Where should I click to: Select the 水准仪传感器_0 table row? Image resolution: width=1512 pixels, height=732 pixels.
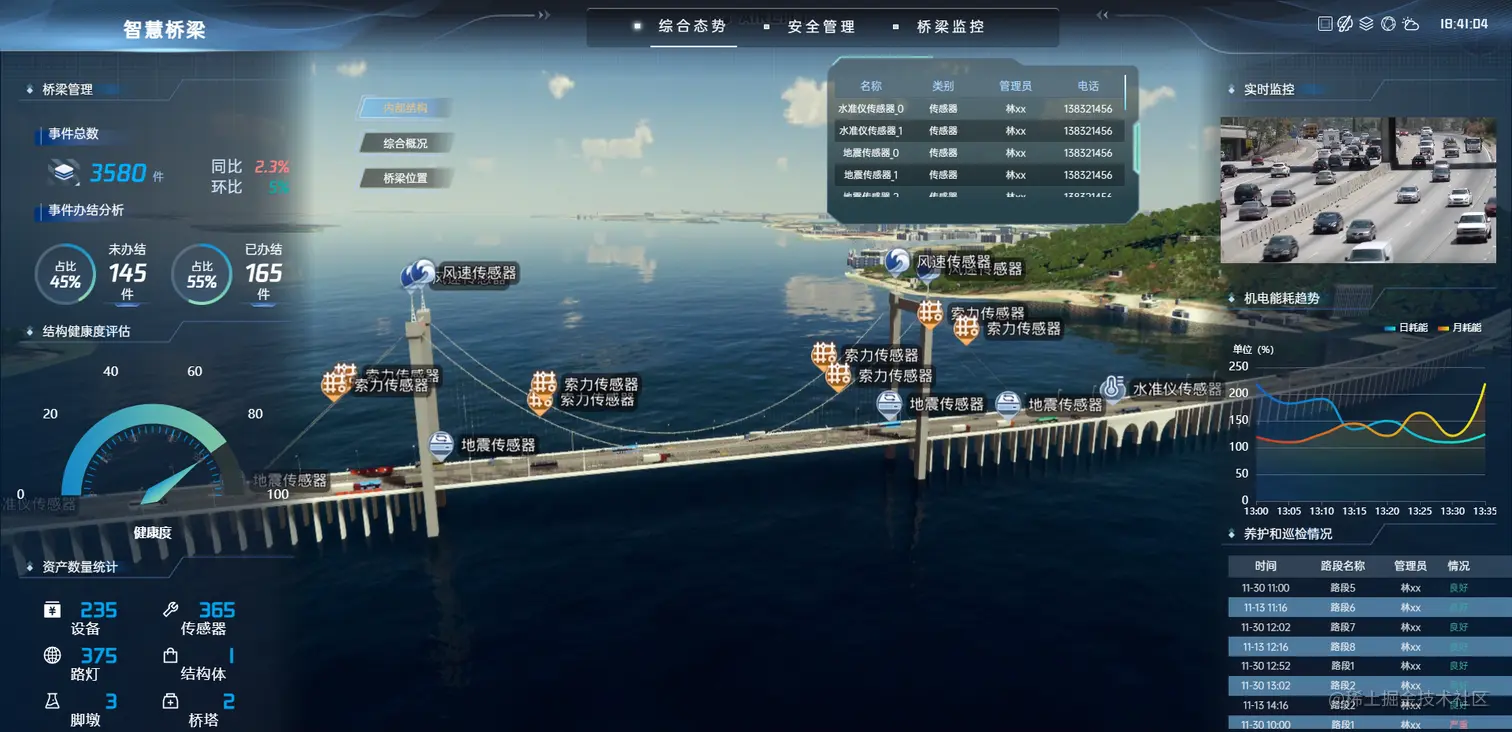tap(978, 109)
